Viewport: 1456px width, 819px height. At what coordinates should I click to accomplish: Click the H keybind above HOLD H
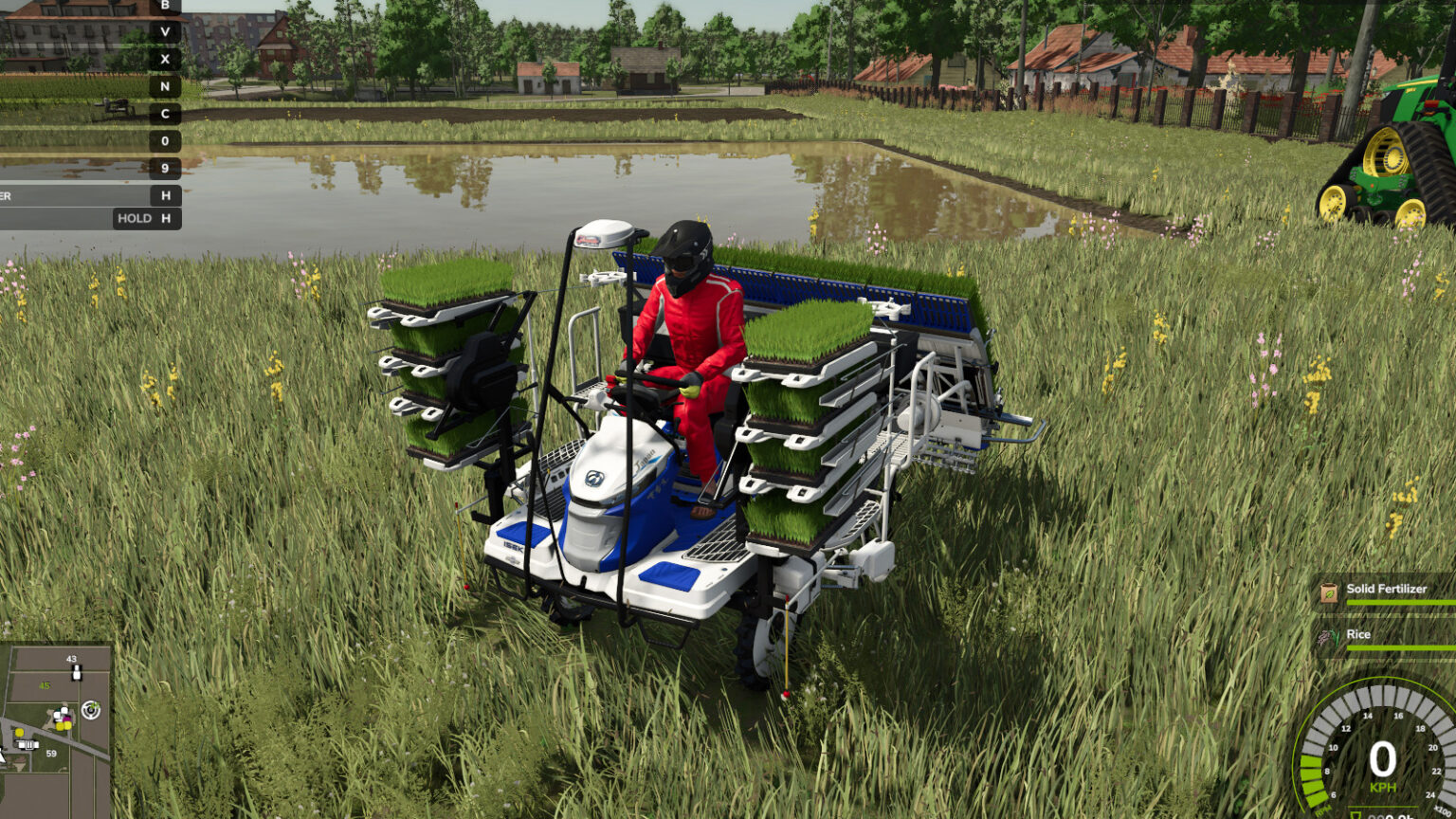click(166, 195)
